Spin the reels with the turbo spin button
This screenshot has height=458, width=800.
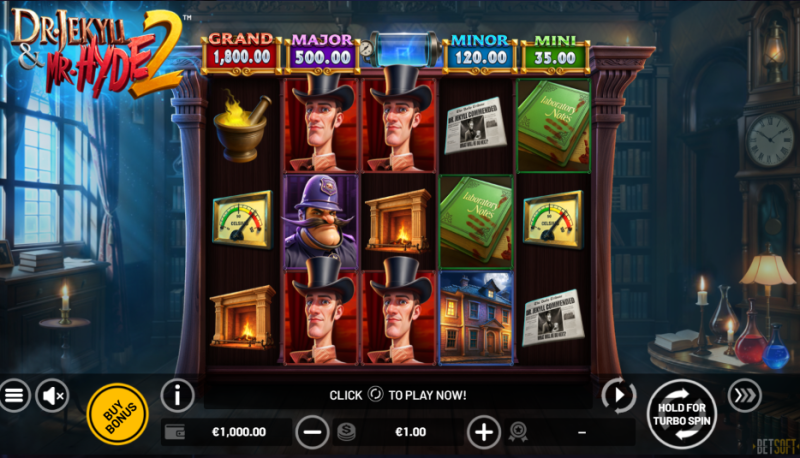click(x=681, y=412)
